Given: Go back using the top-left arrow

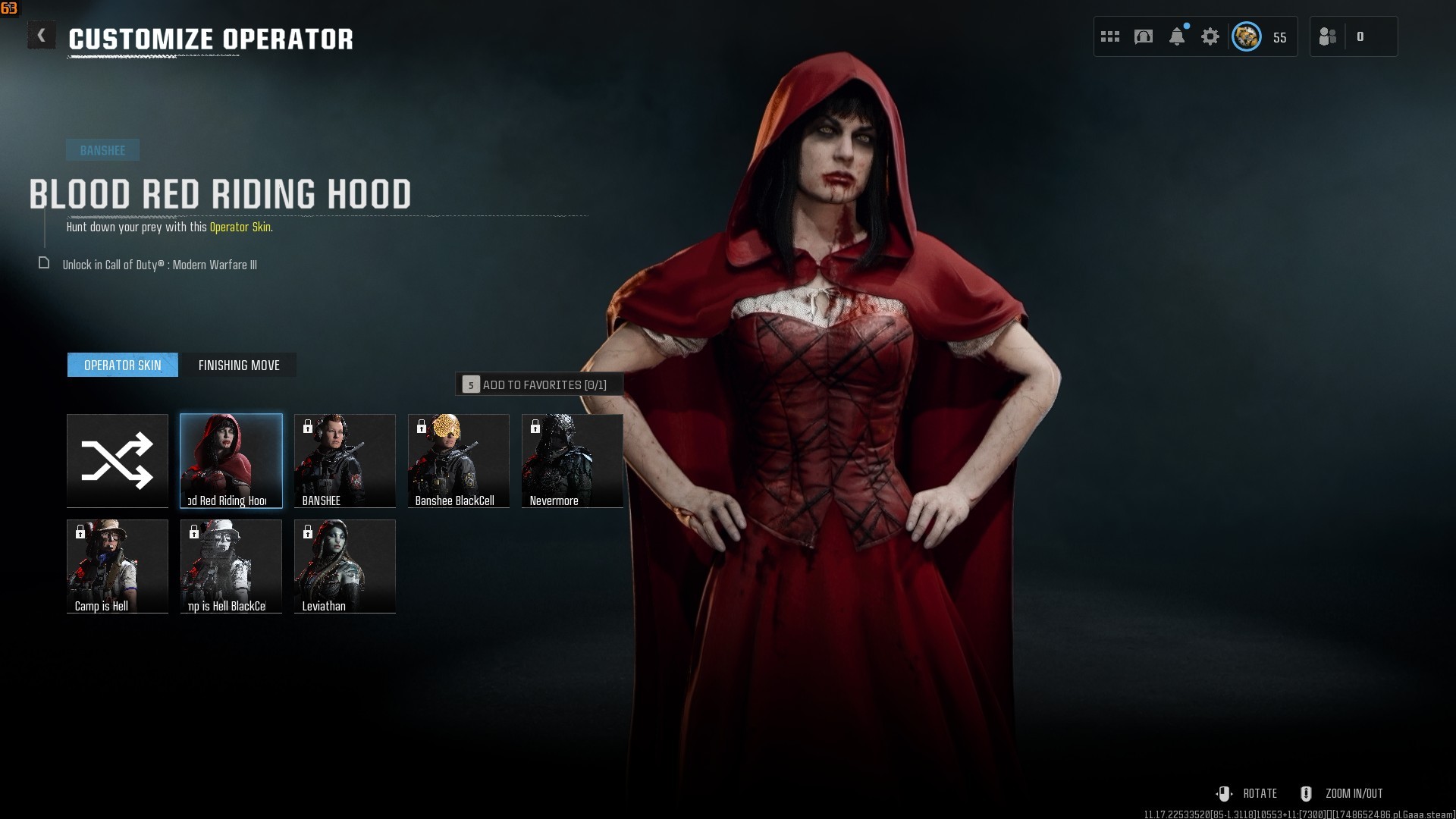Looking at the screenshot, I should tap(42, 36).
